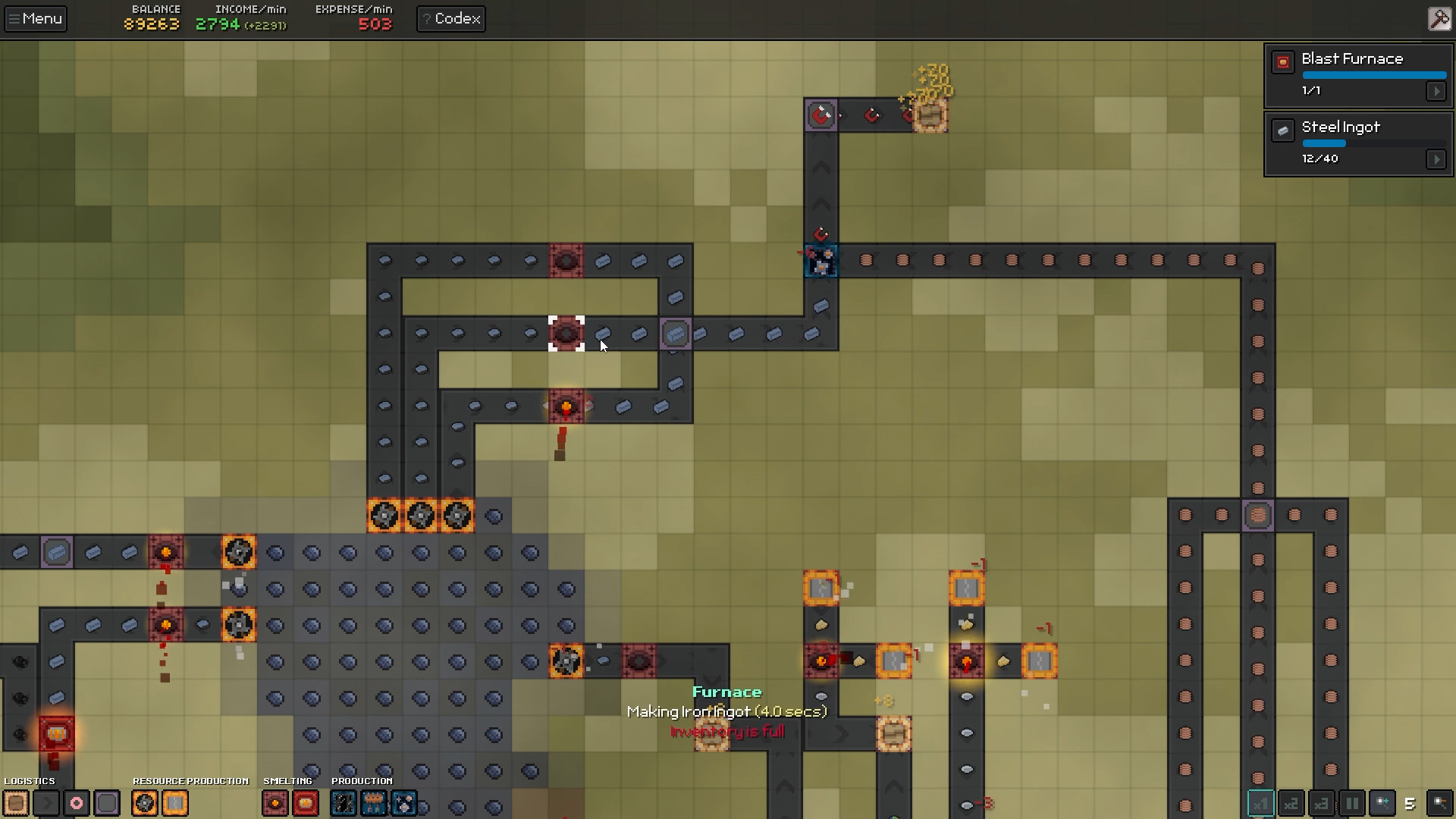Open the Menu
Viewport: 1456px width, 819px height.
35,18
